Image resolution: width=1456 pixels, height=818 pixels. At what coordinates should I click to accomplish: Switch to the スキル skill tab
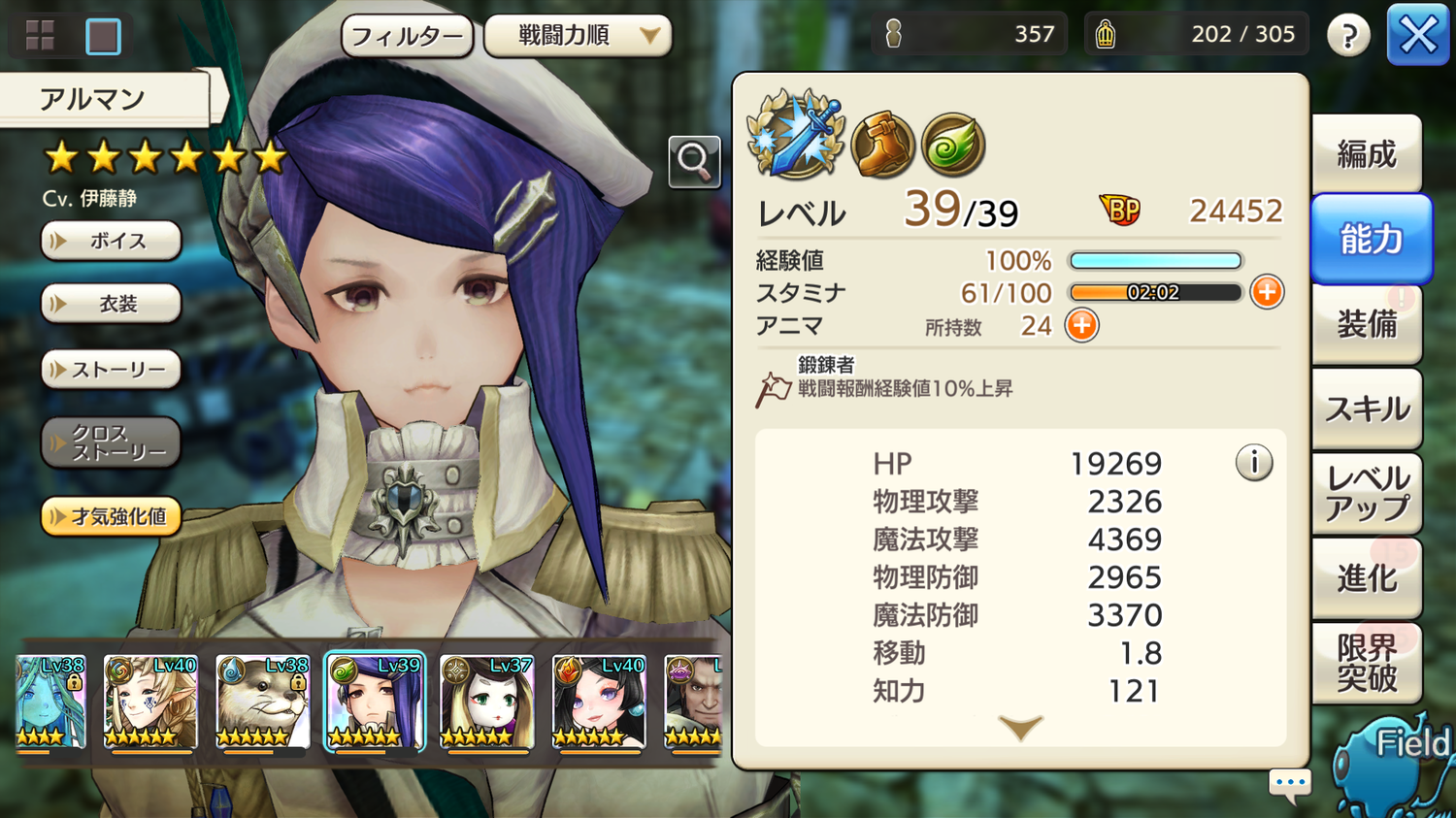tap(1367, 409)
